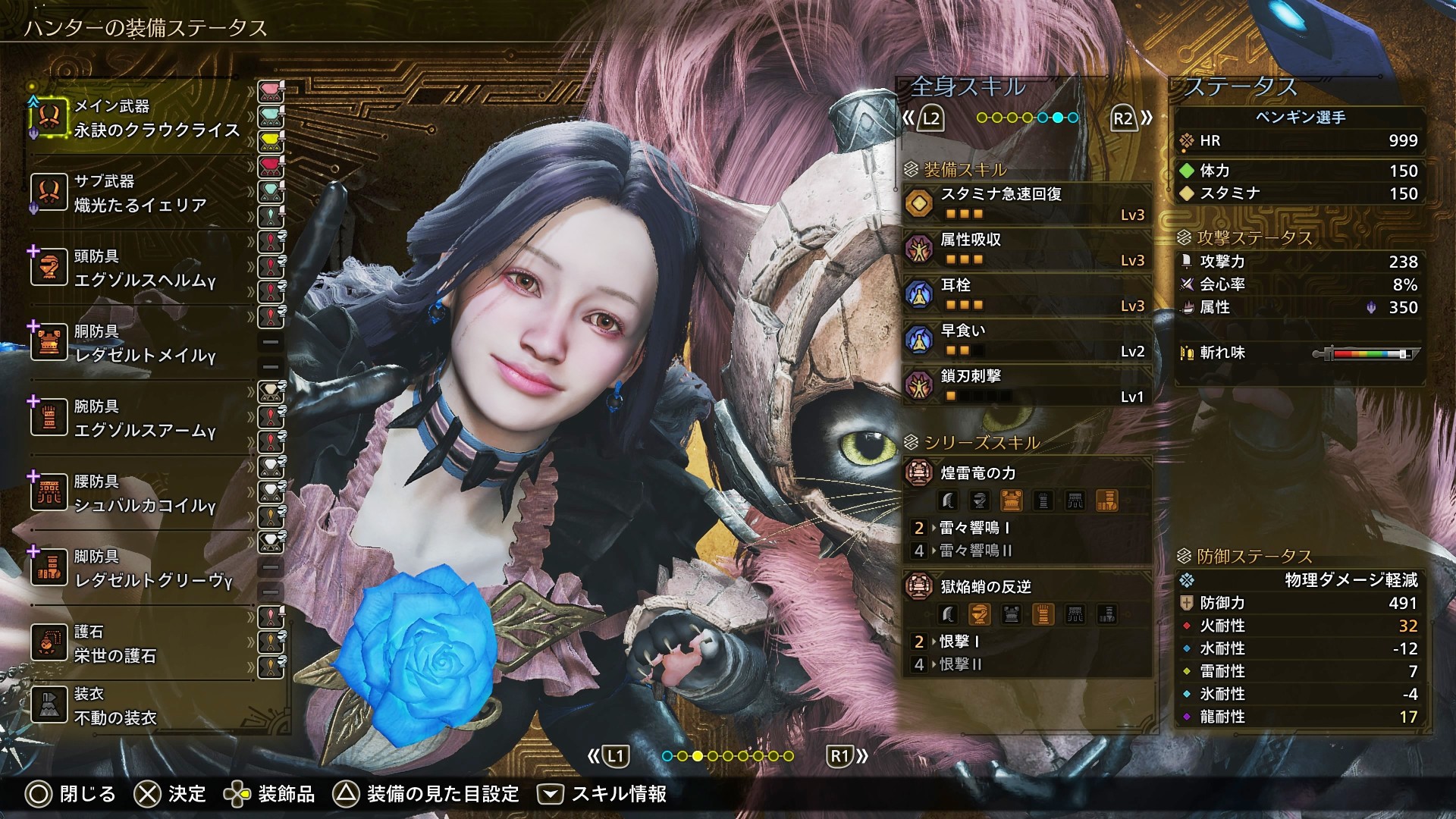Open 獄焰蛸の反逆 series skill
The height and width of the screenshot is (819, 1456).
(1028, 587)
